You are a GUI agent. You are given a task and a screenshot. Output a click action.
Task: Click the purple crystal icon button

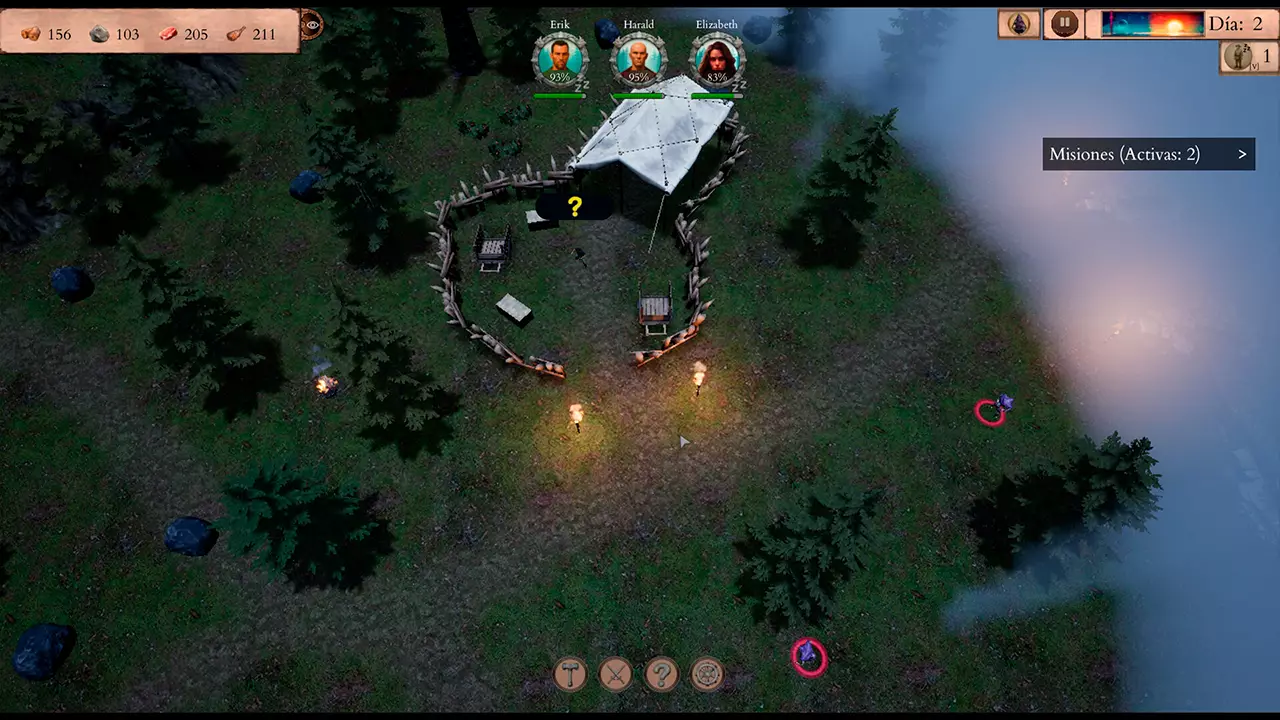[1019, 23]
